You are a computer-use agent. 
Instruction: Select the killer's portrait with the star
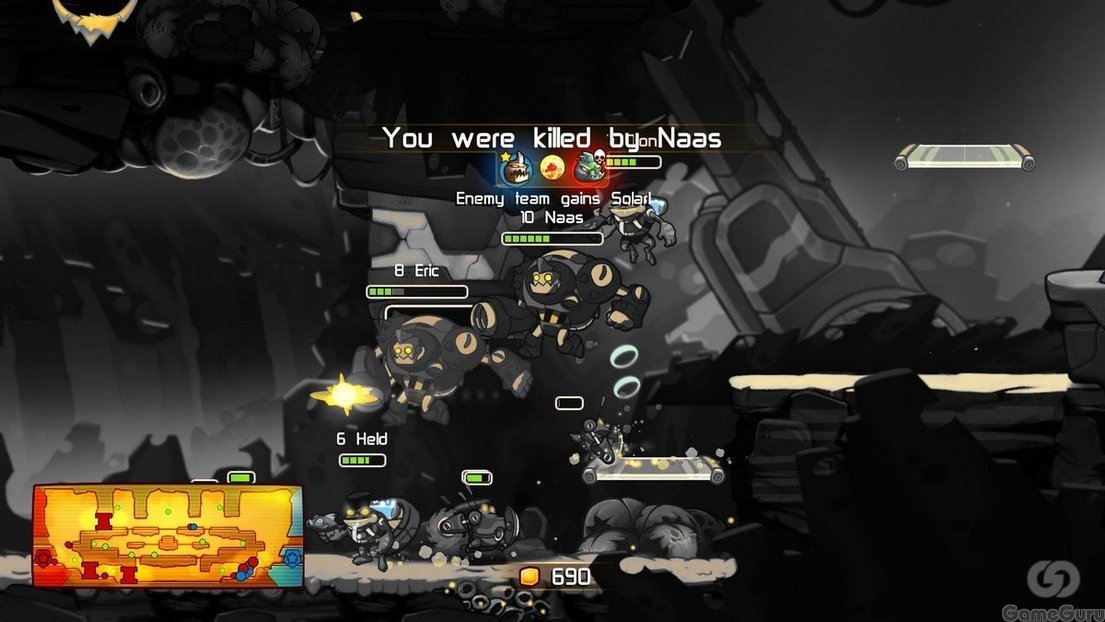(514, 166)
